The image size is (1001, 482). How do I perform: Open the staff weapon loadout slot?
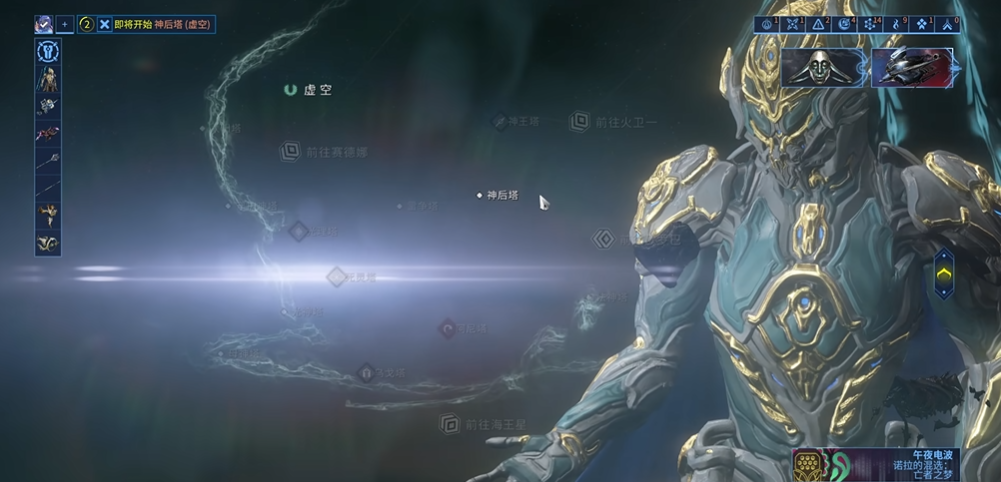[48, 160]
